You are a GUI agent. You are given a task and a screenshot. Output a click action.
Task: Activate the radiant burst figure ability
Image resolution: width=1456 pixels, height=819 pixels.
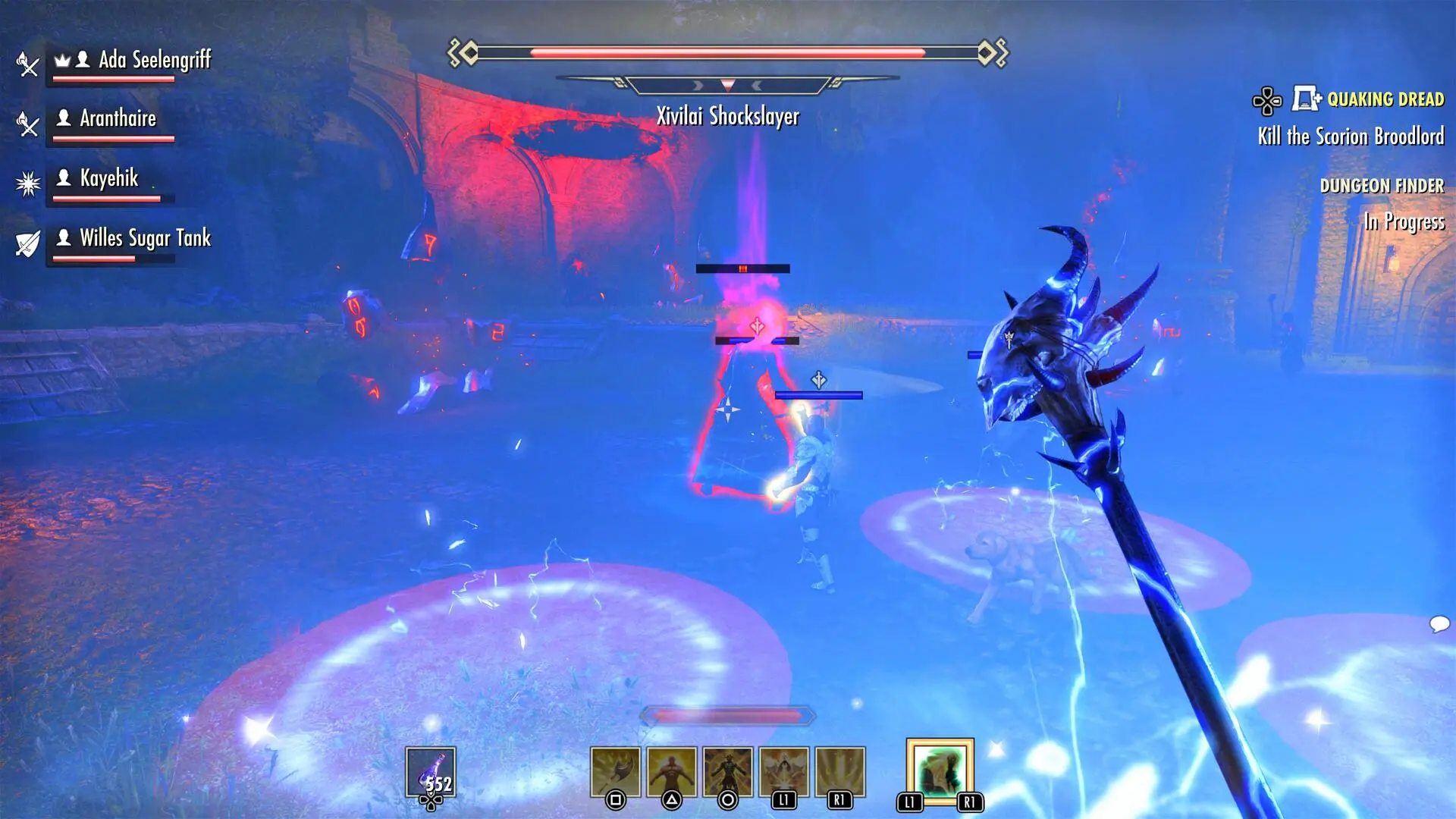pyautogui.click(x=783, y=772)
